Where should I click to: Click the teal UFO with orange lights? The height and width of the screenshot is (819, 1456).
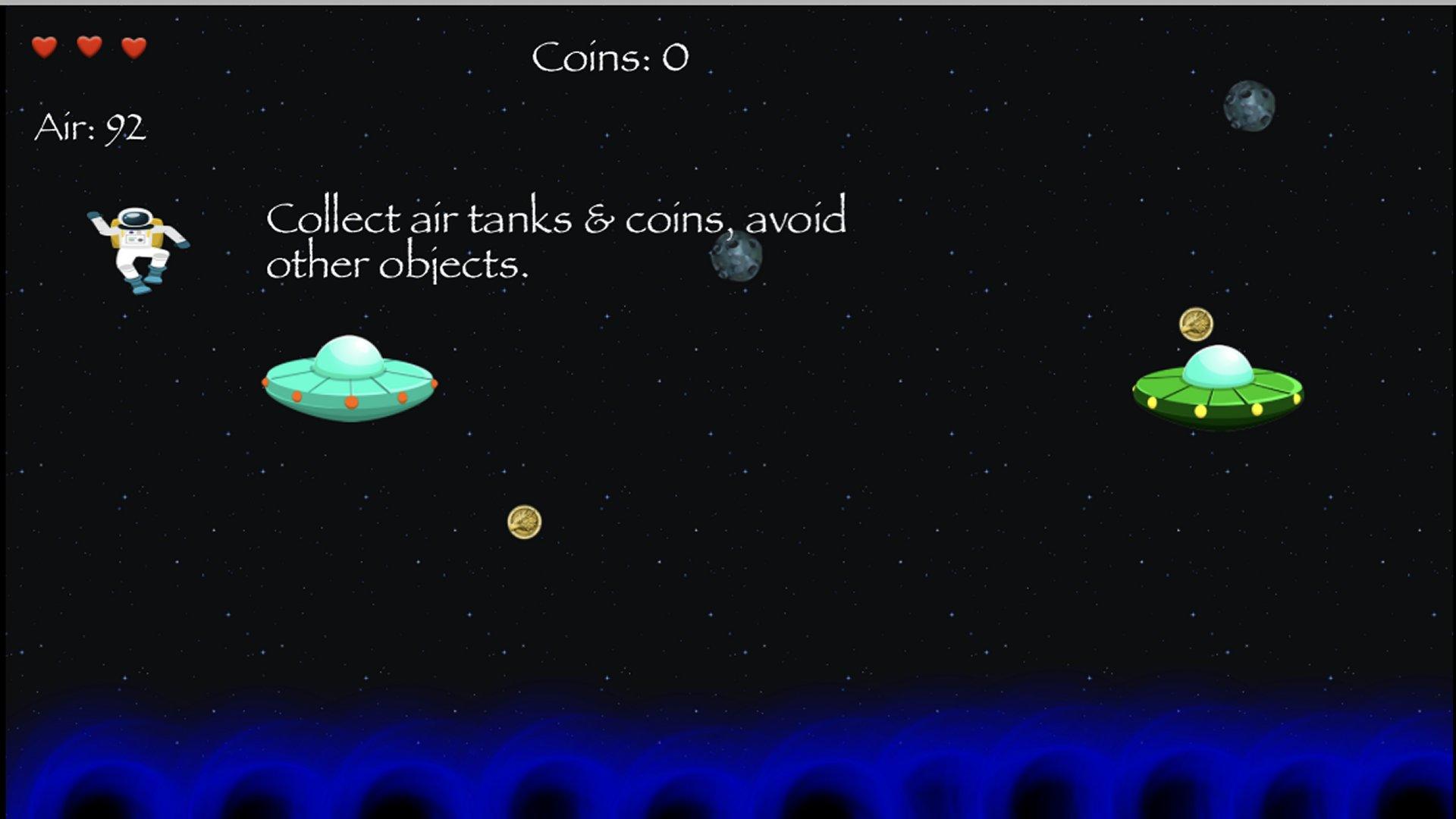pyautogui.click(x=350, y=383)
